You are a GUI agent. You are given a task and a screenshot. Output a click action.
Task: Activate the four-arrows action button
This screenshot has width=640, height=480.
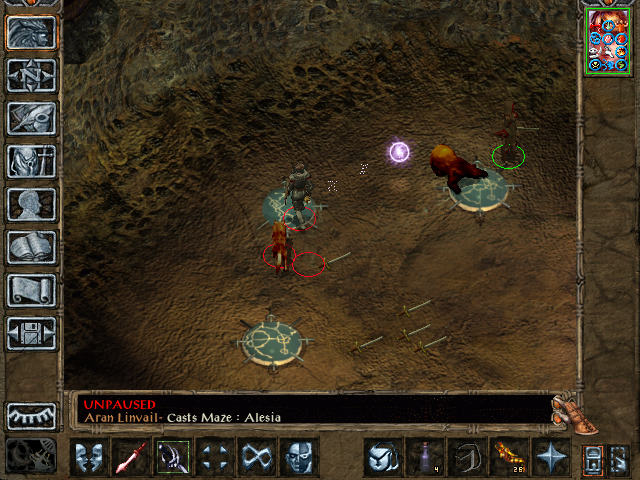coord(215,458)
